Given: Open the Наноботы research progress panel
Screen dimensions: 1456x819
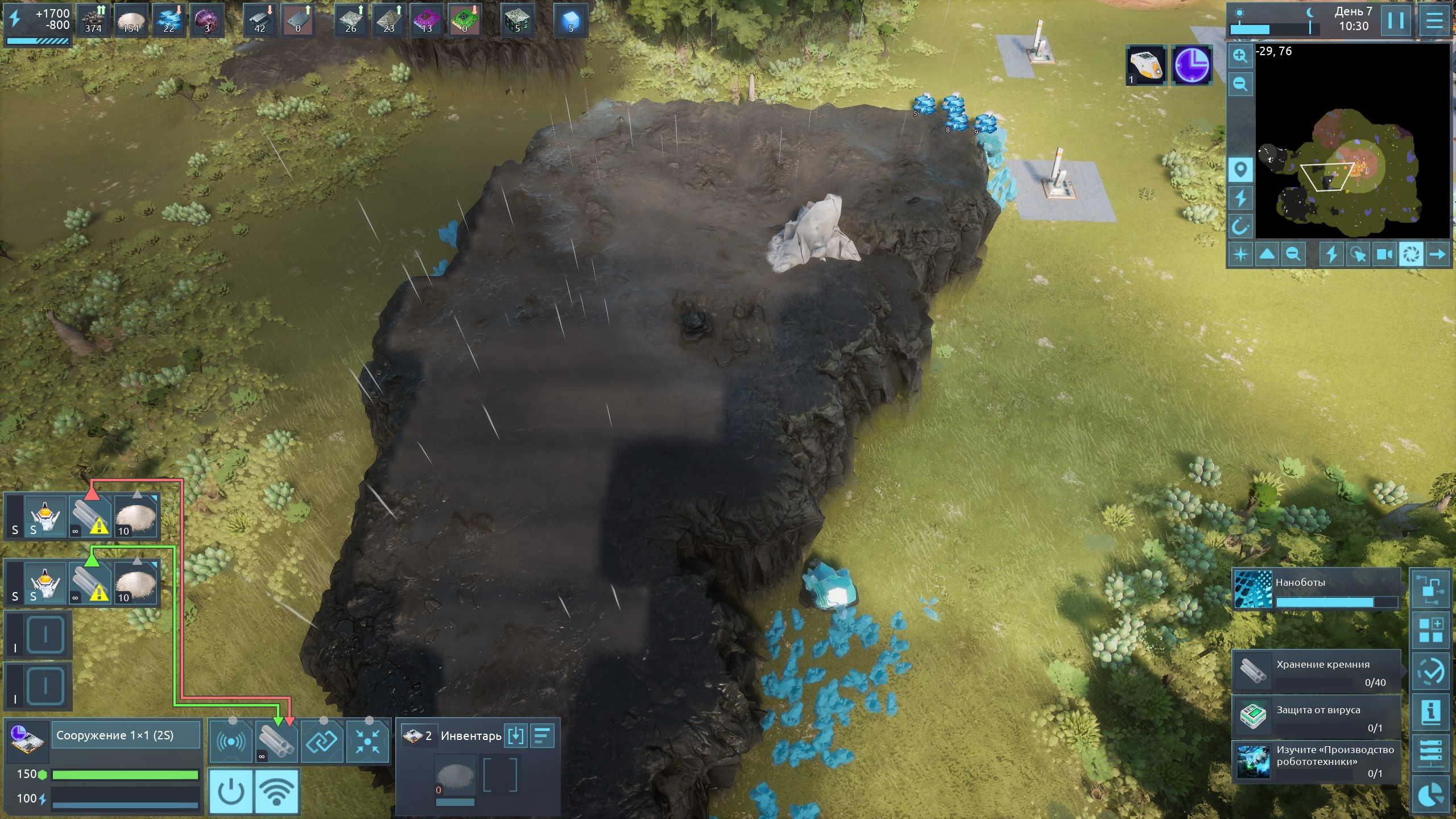Looking at the screenshot, I should click(1316, 589).
